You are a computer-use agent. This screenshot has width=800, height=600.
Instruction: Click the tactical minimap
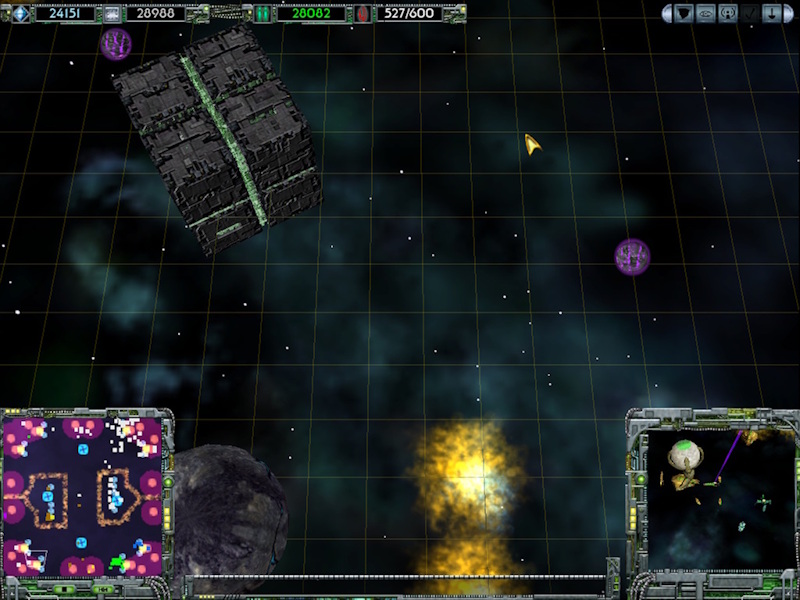[82, 497]
